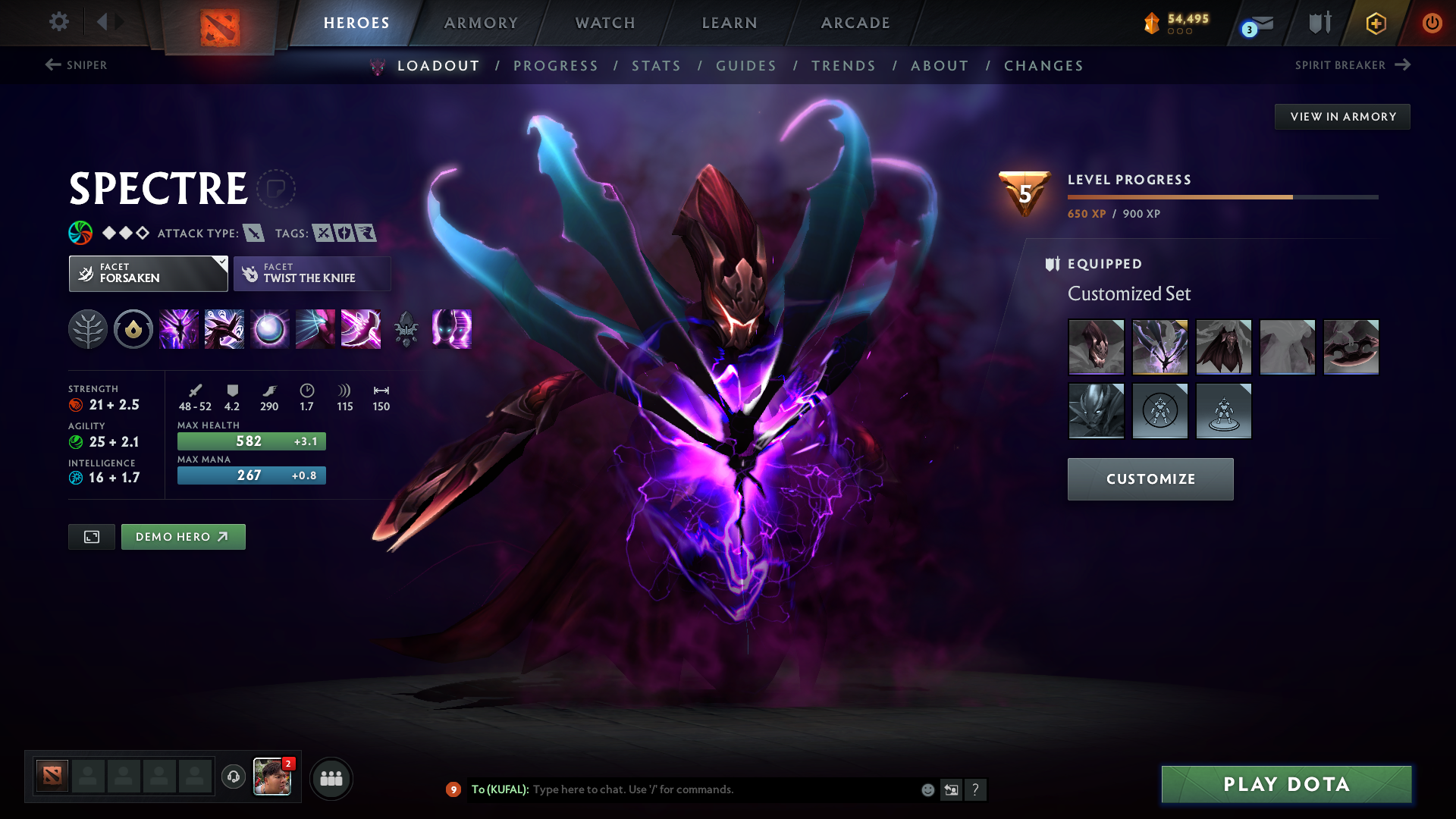Launch Demo Hero mode
The height and width of the screenshot is (819, 1456).
point(183,536)
